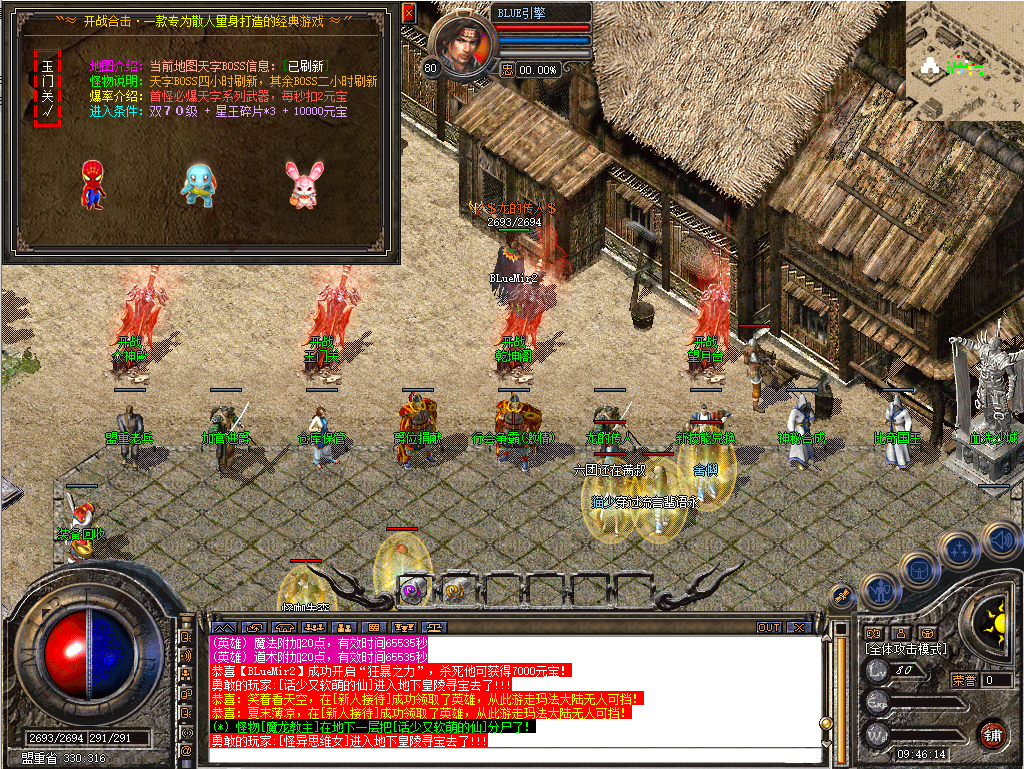The height and width of the screenshot is (769, 1024).
Task: Close the 玉门关 info dialog
Action: (408, 13)
